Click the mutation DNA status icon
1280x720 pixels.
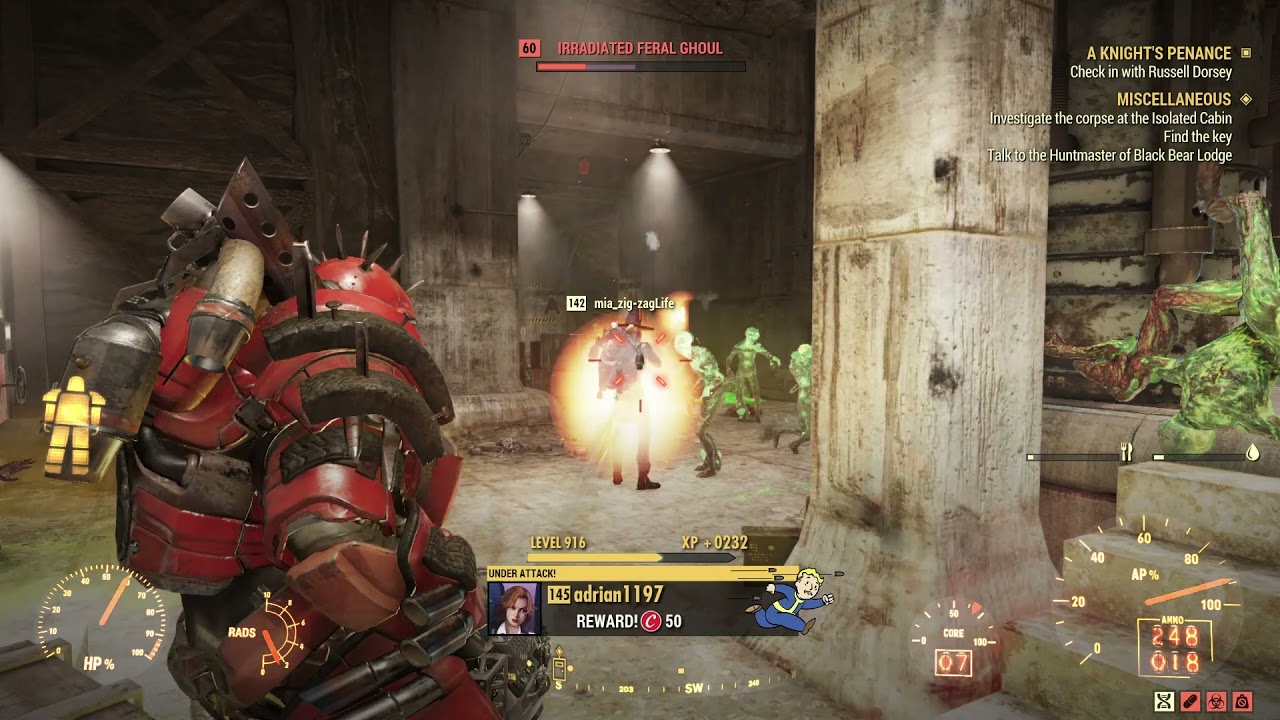tap(1164, 702)
